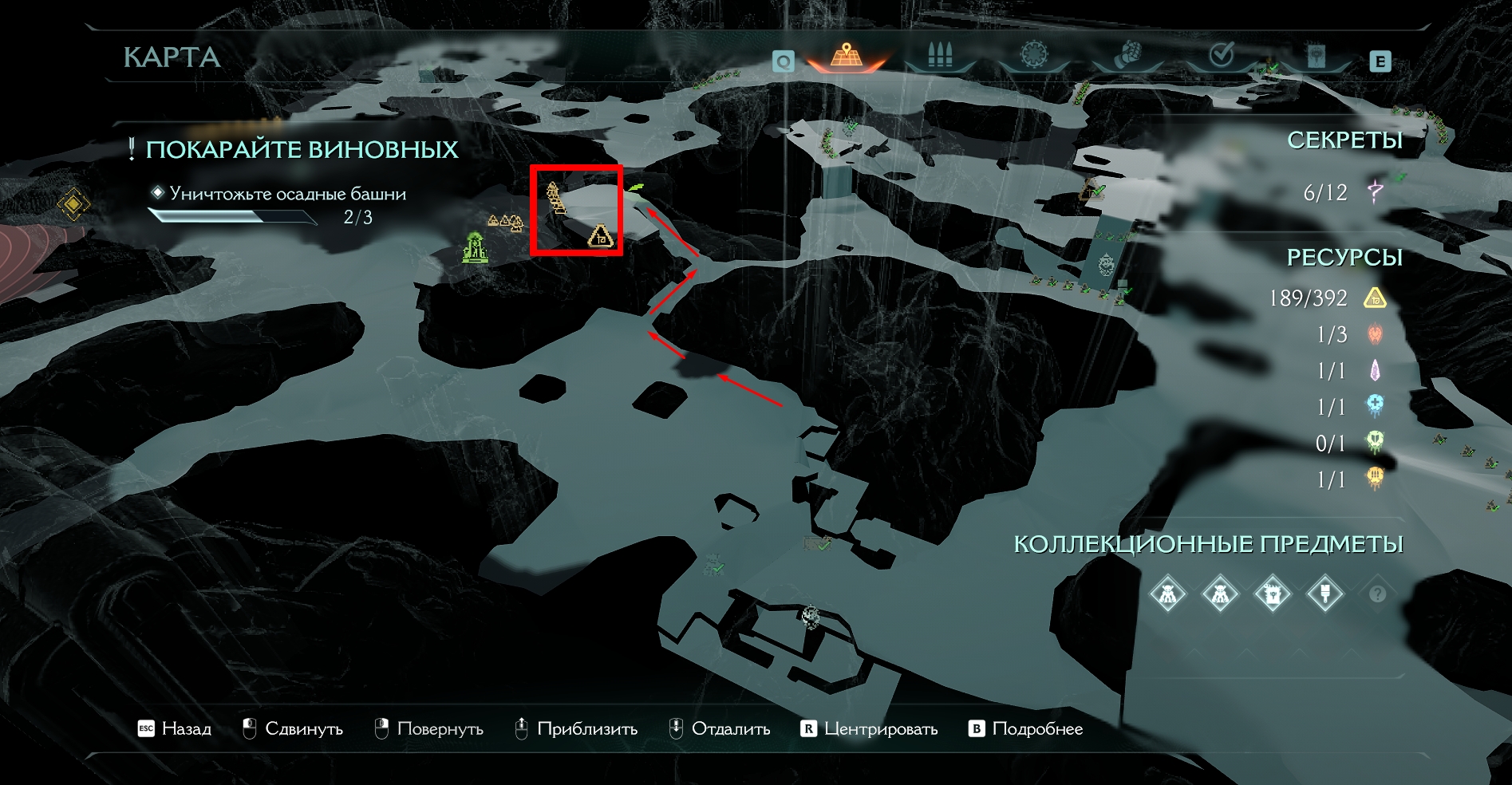The image size is (1512, 785).
Task: Open "Подробнее" details option
Action: tap(1026, 729)
